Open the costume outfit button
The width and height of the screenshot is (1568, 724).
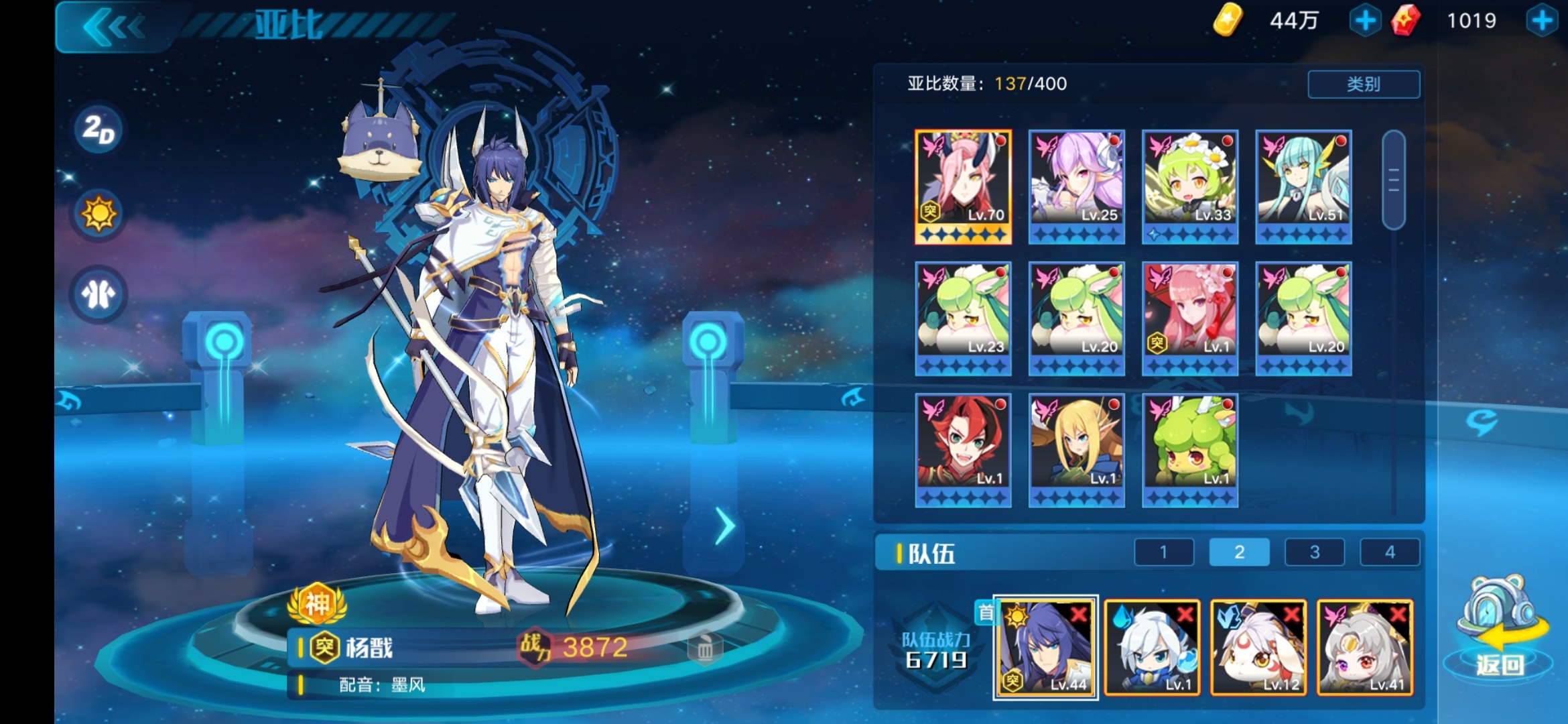pos(99,294)
